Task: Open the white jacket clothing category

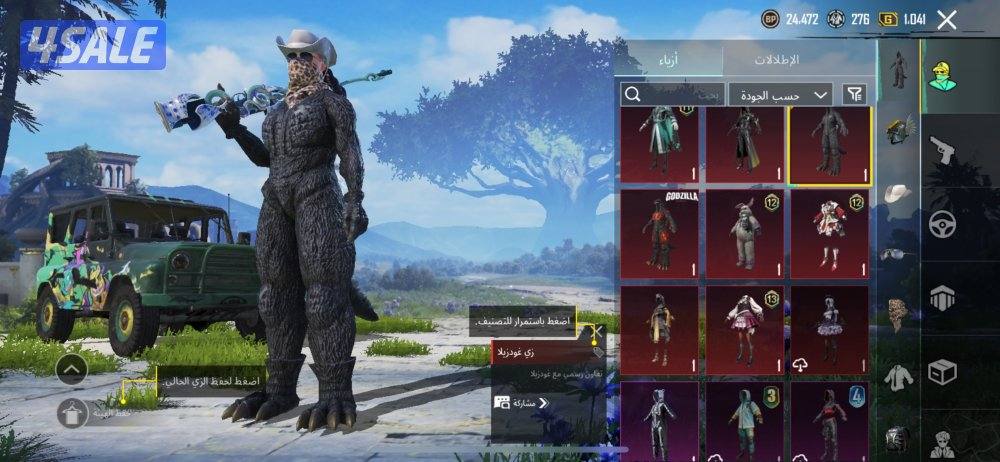Action: [x=899, y=377]
